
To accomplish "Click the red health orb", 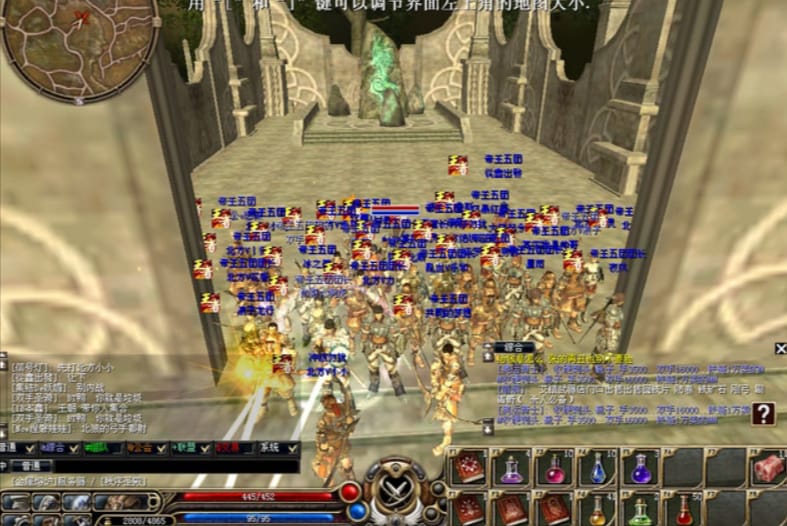I will (350, 492).
